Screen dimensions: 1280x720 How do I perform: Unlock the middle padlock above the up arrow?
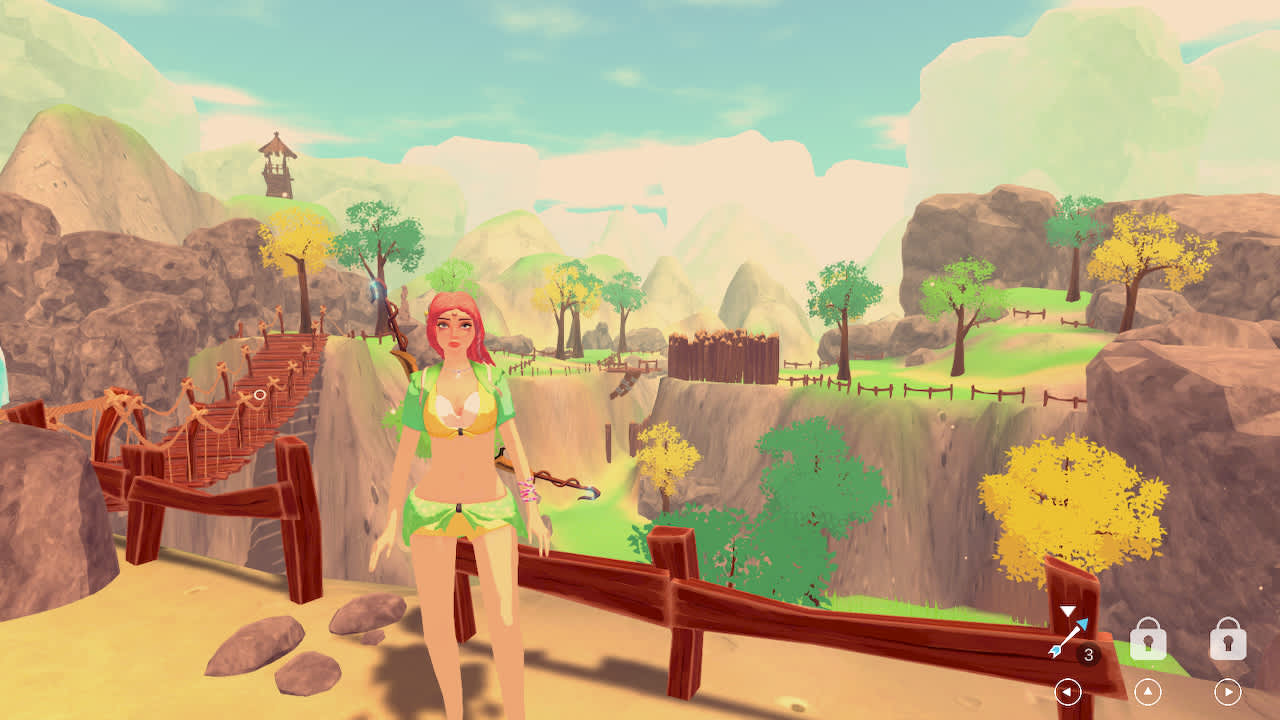click(x=1148, y=641)
